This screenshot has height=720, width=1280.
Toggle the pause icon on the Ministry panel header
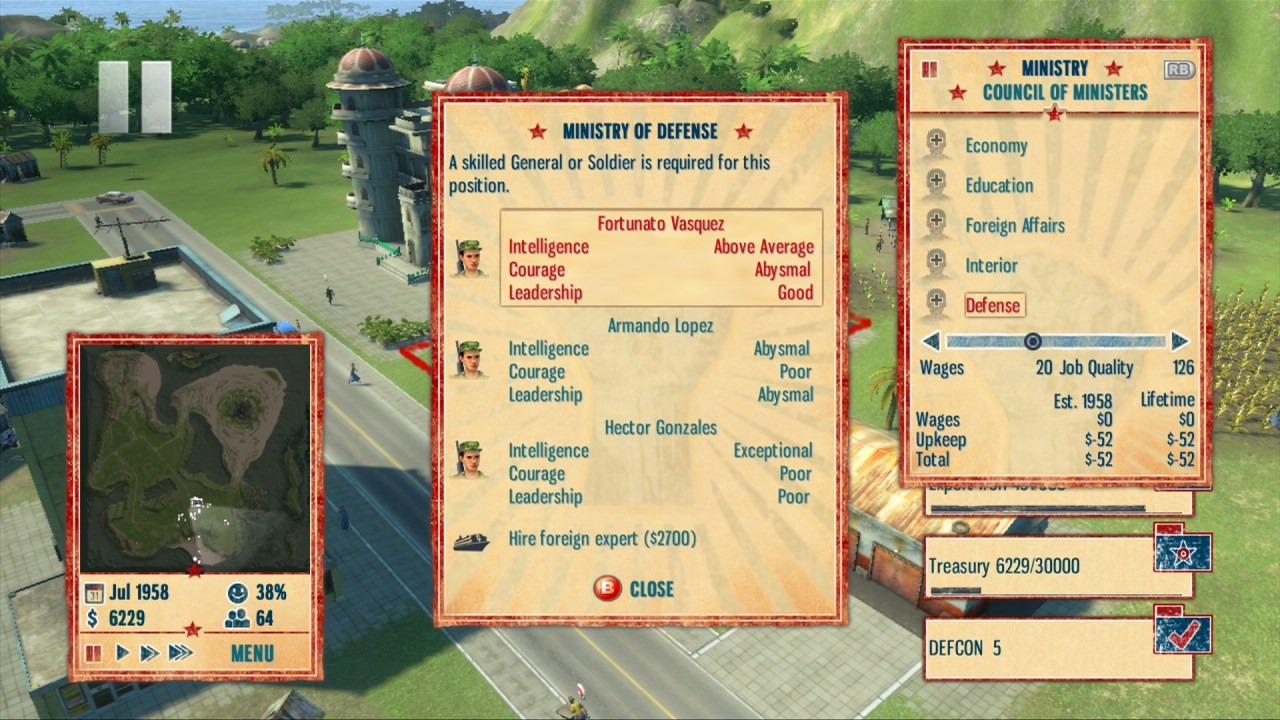pos(928,70)
